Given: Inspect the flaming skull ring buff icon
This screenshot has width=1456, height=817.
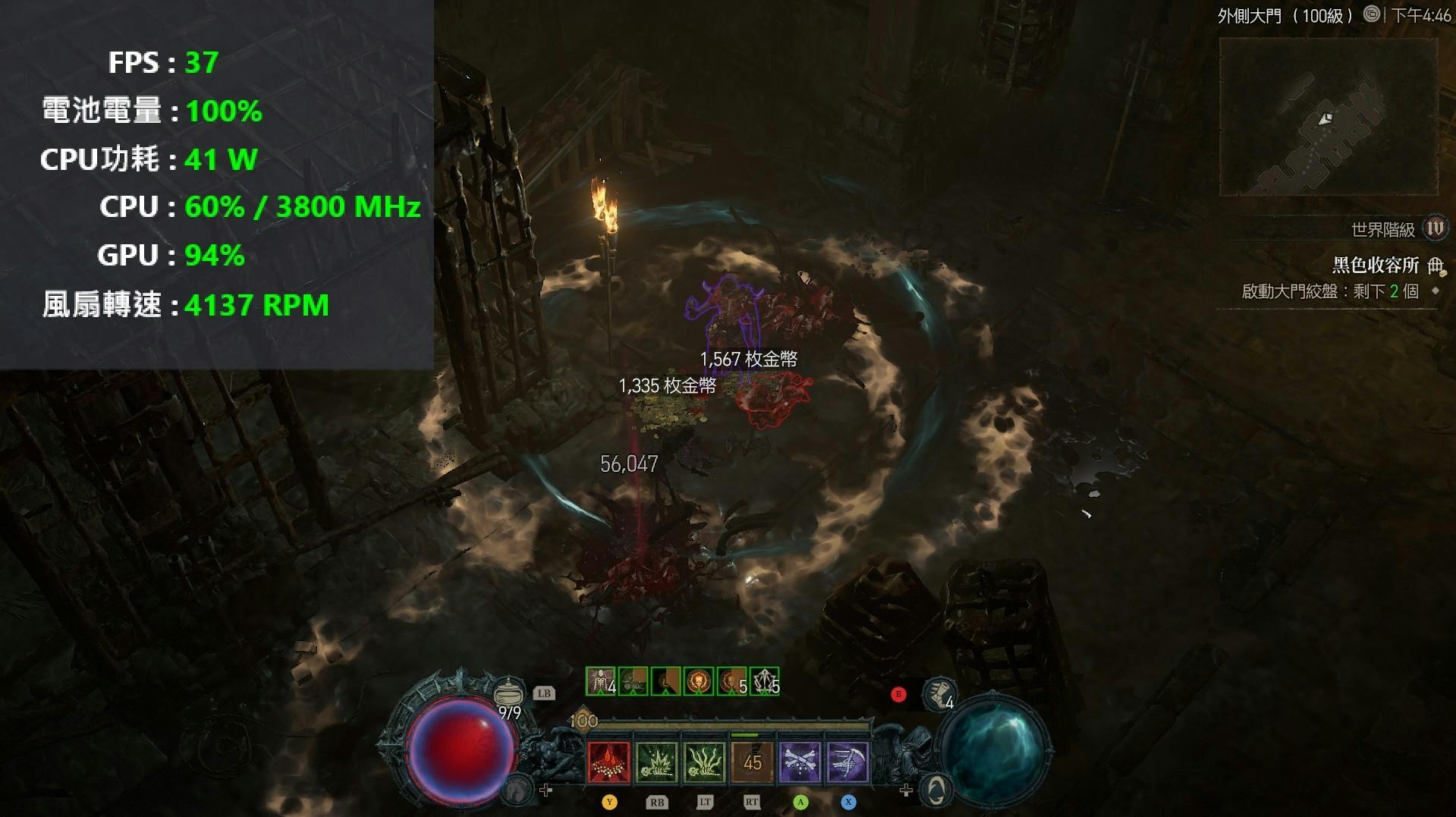Looking at the screenshot, I should pos(699,681).
